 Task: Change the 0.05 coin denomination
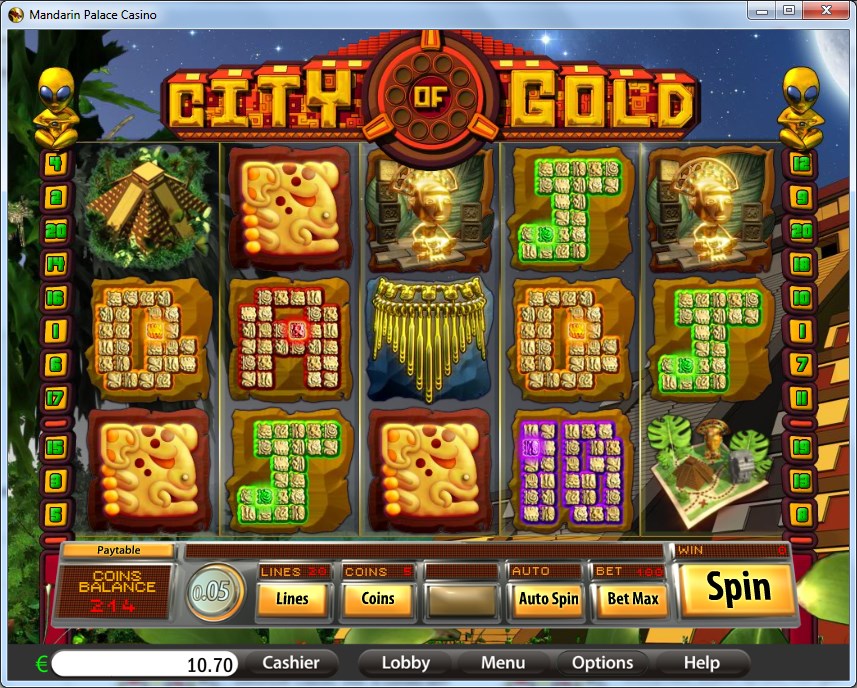coord(215,592)
